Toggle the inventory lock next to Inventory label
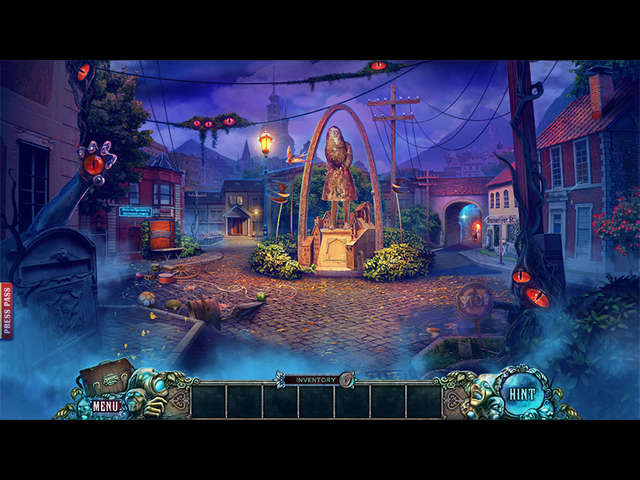This screenshot has height=480, width=640. point(347,379)
